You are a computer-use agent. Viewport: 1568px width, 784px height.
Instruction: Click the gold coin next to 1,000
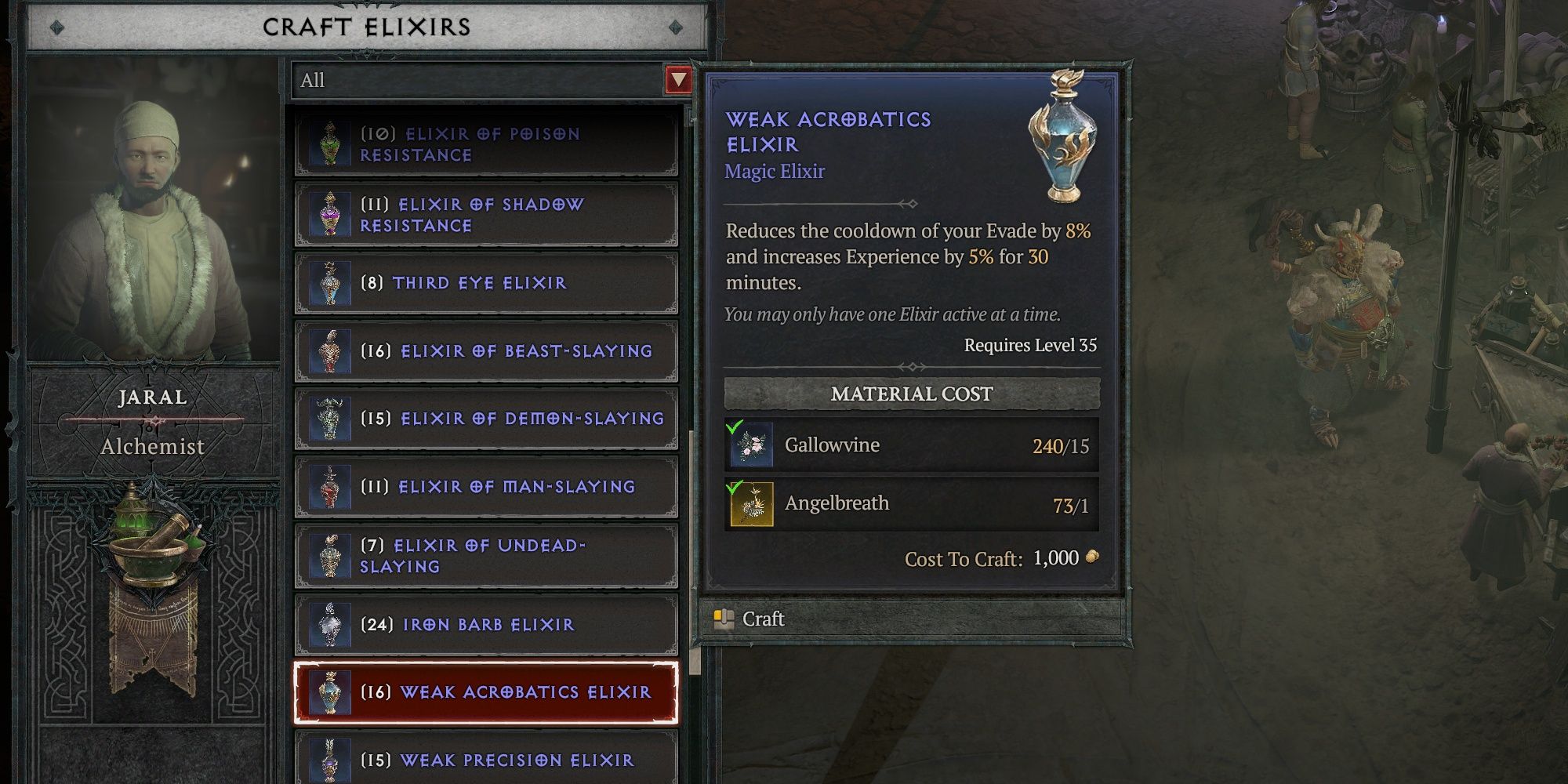1091,558
